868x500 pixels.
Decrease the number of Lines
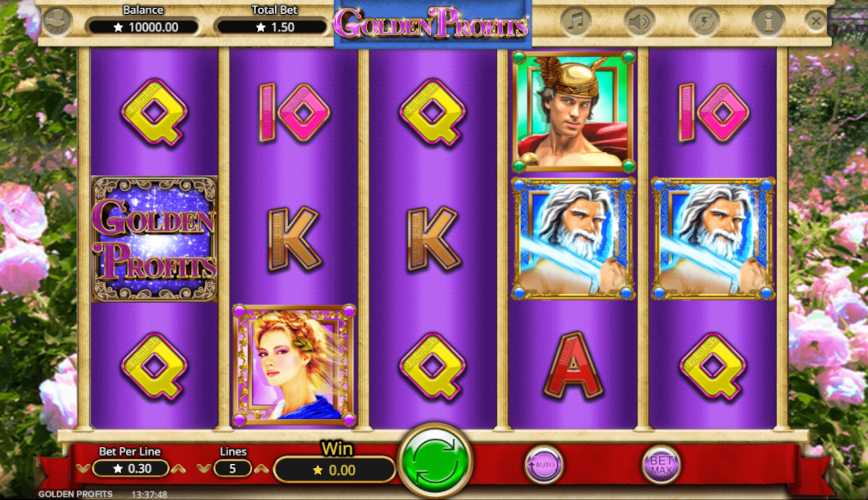click(205, 468)
